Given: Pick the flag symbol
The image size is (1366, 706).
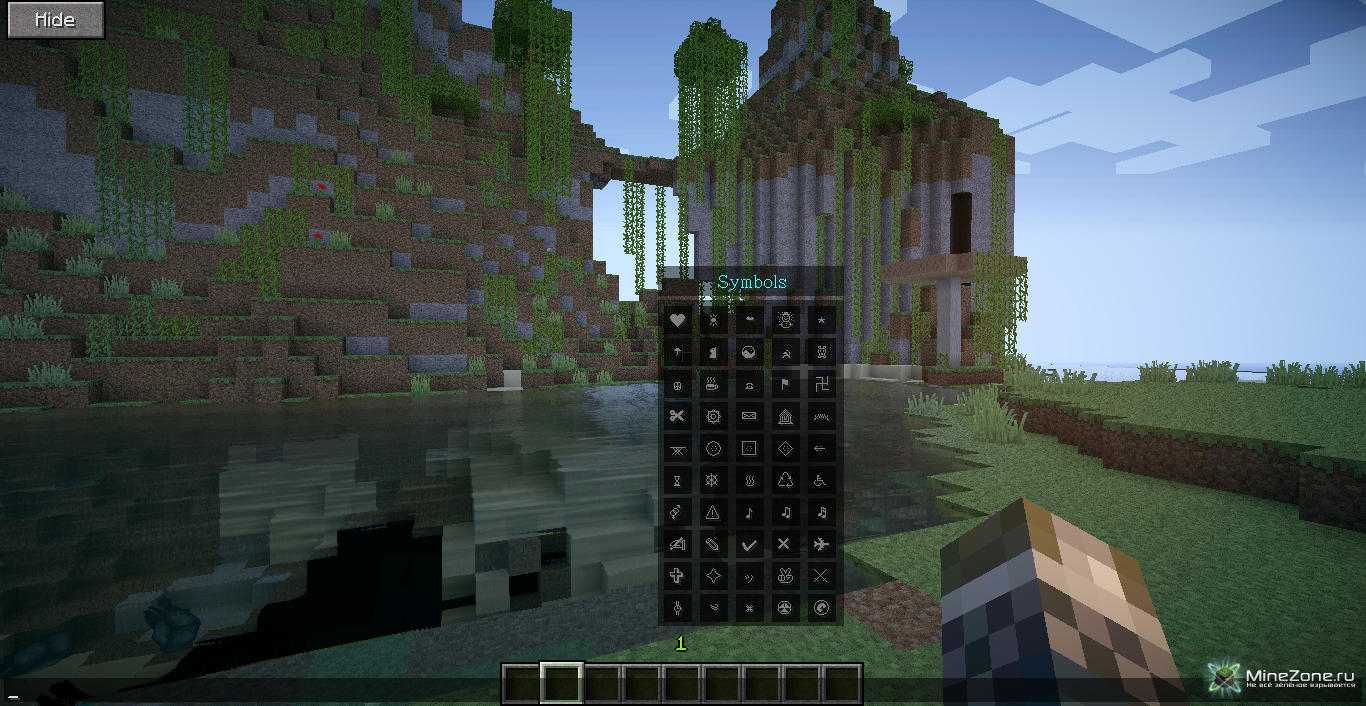Looking at the screenshot, I should pos(785,385).
